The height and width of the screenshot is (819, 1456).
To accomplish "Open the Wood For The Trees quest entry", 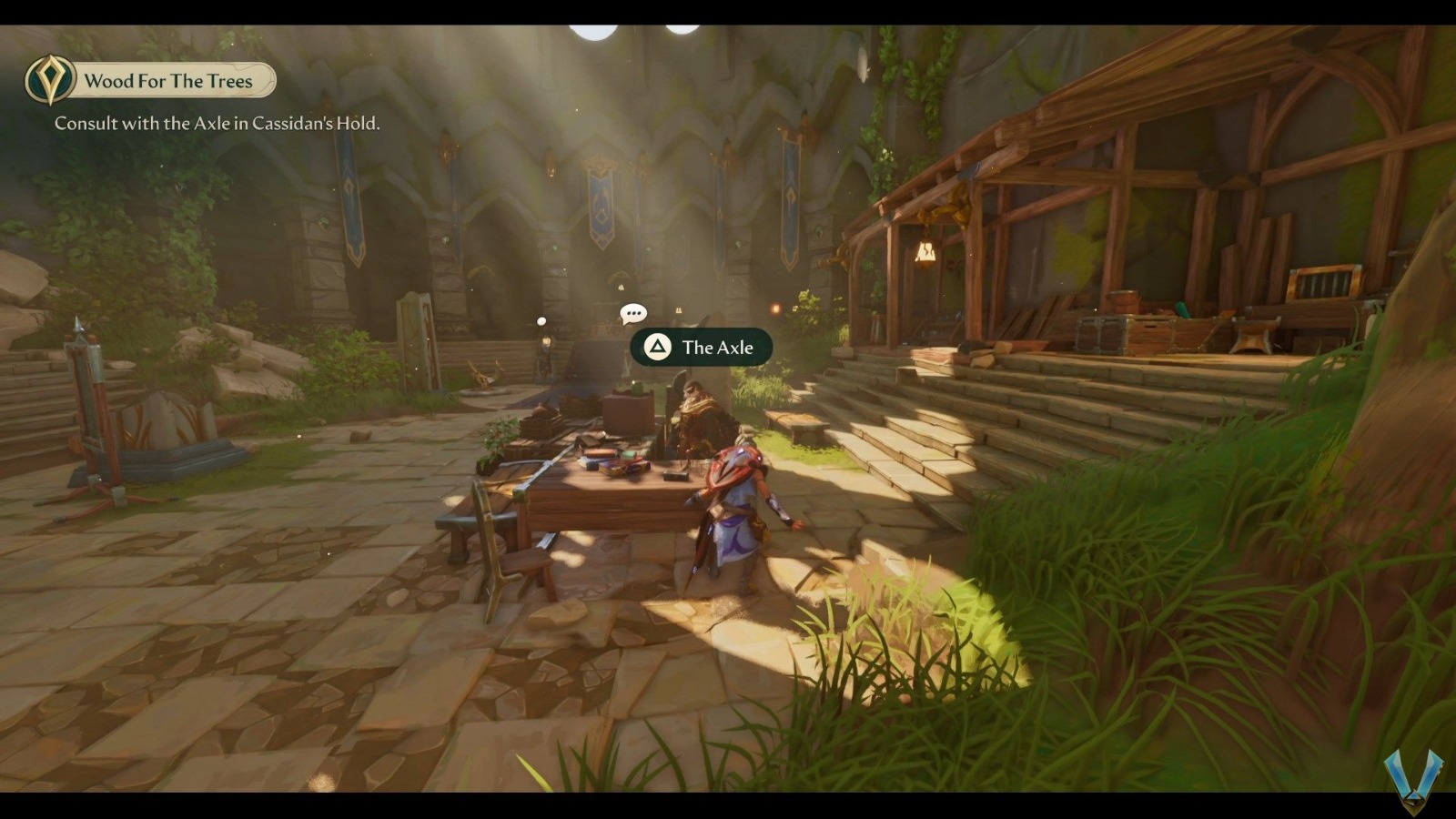I will click(168, 81).
